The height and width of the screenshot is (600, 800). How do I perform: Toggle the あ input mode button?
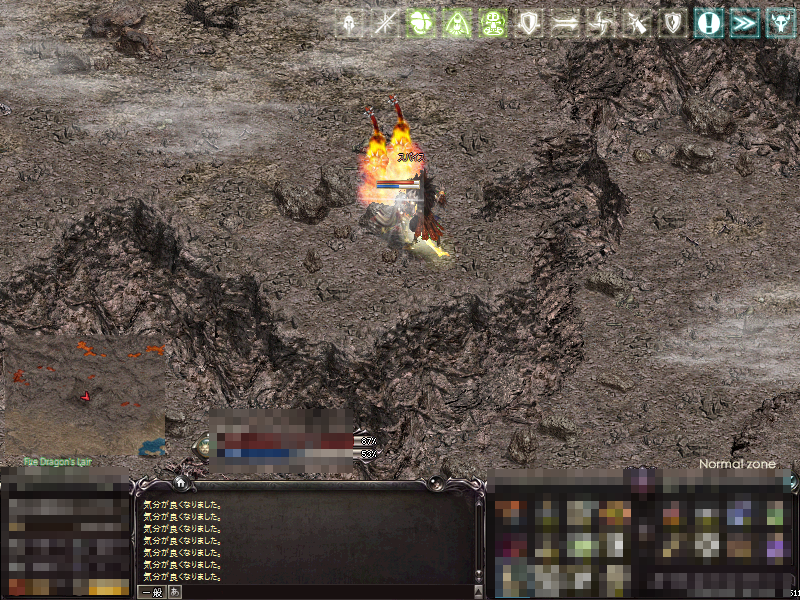175,592
